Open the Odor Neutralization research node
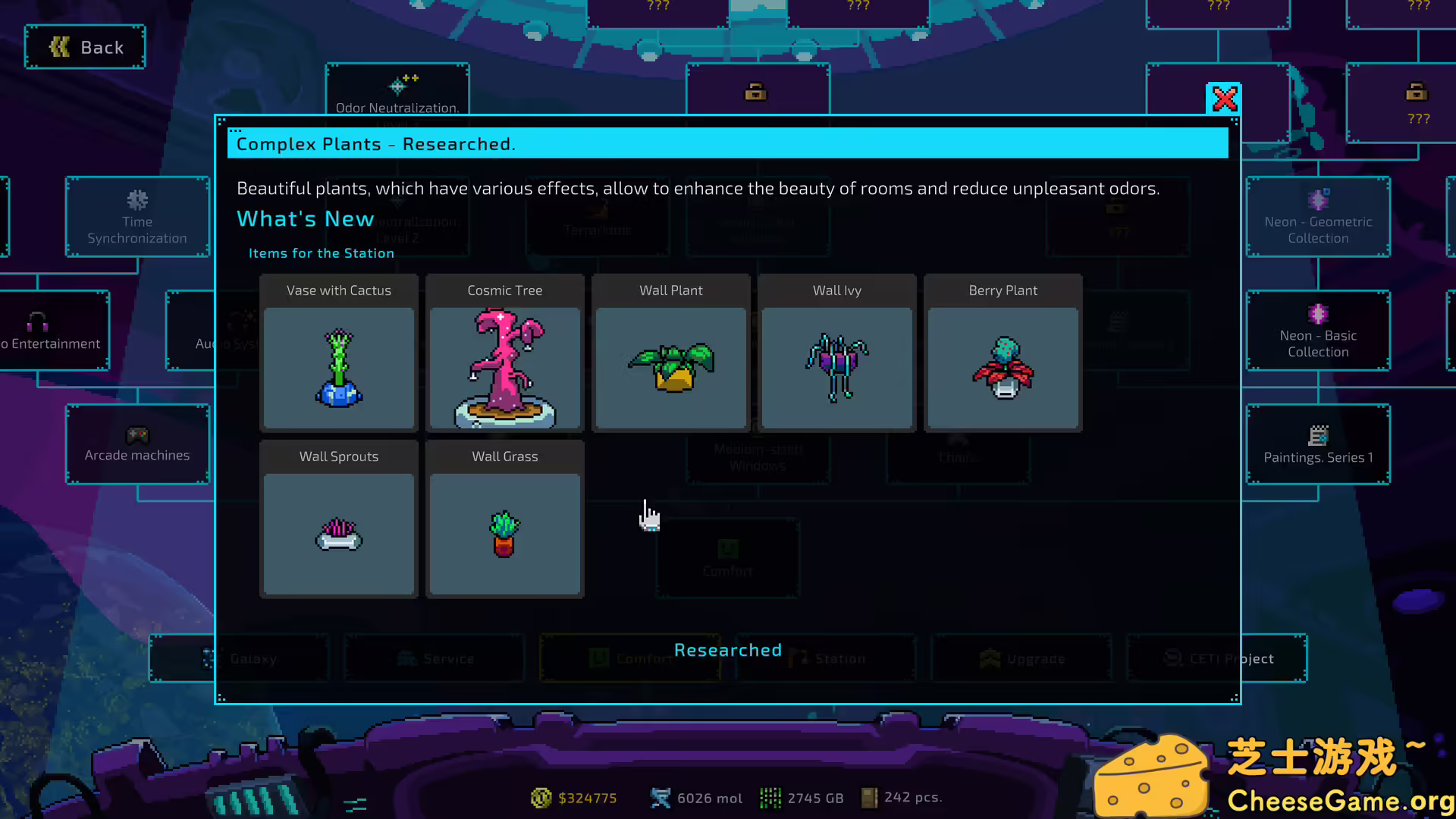 [x=397, y=89]
